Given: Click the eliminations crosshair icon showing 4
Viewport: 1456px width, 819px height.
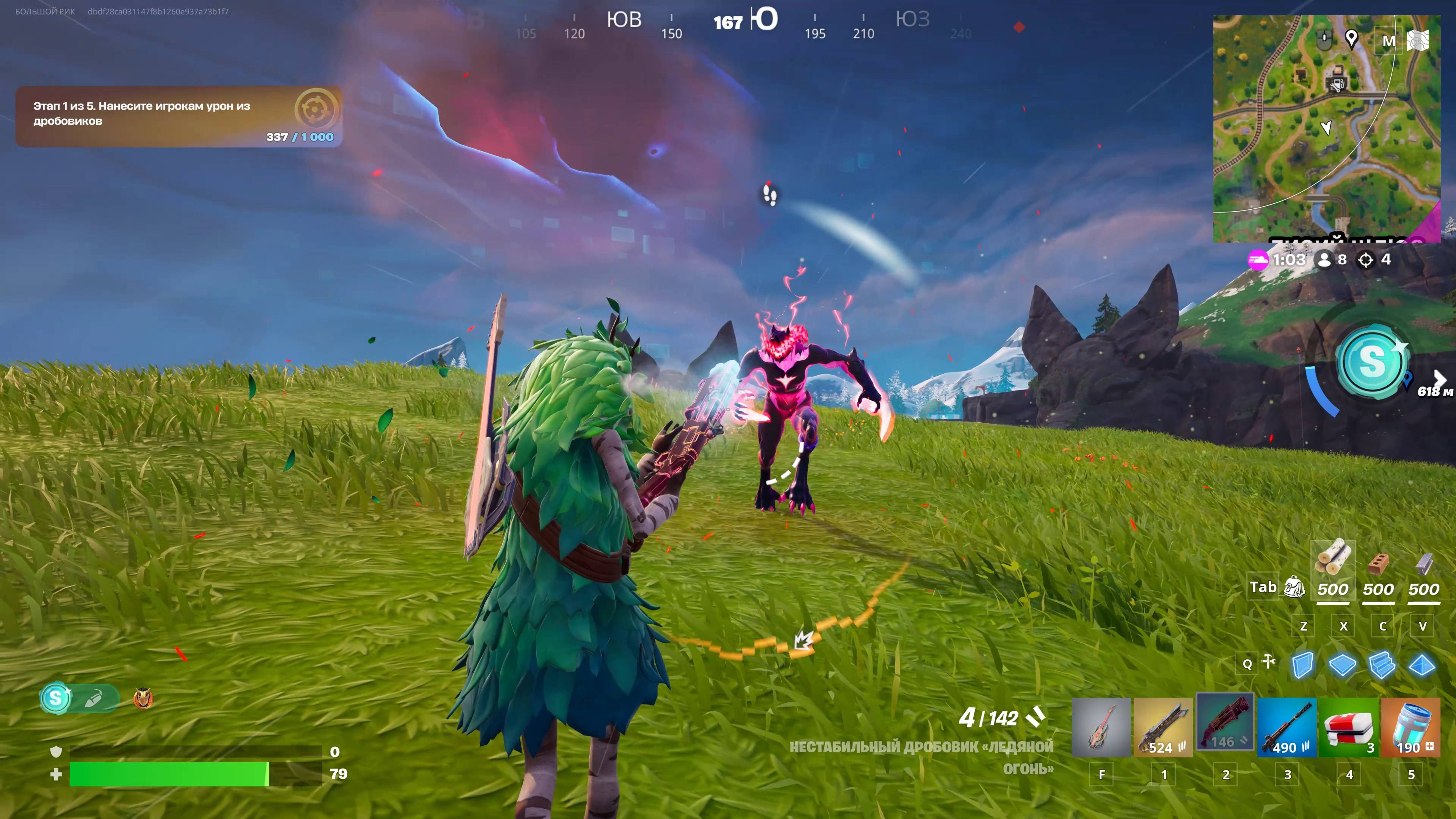Looking at the screenshot, I should [x=1366, y=260].
